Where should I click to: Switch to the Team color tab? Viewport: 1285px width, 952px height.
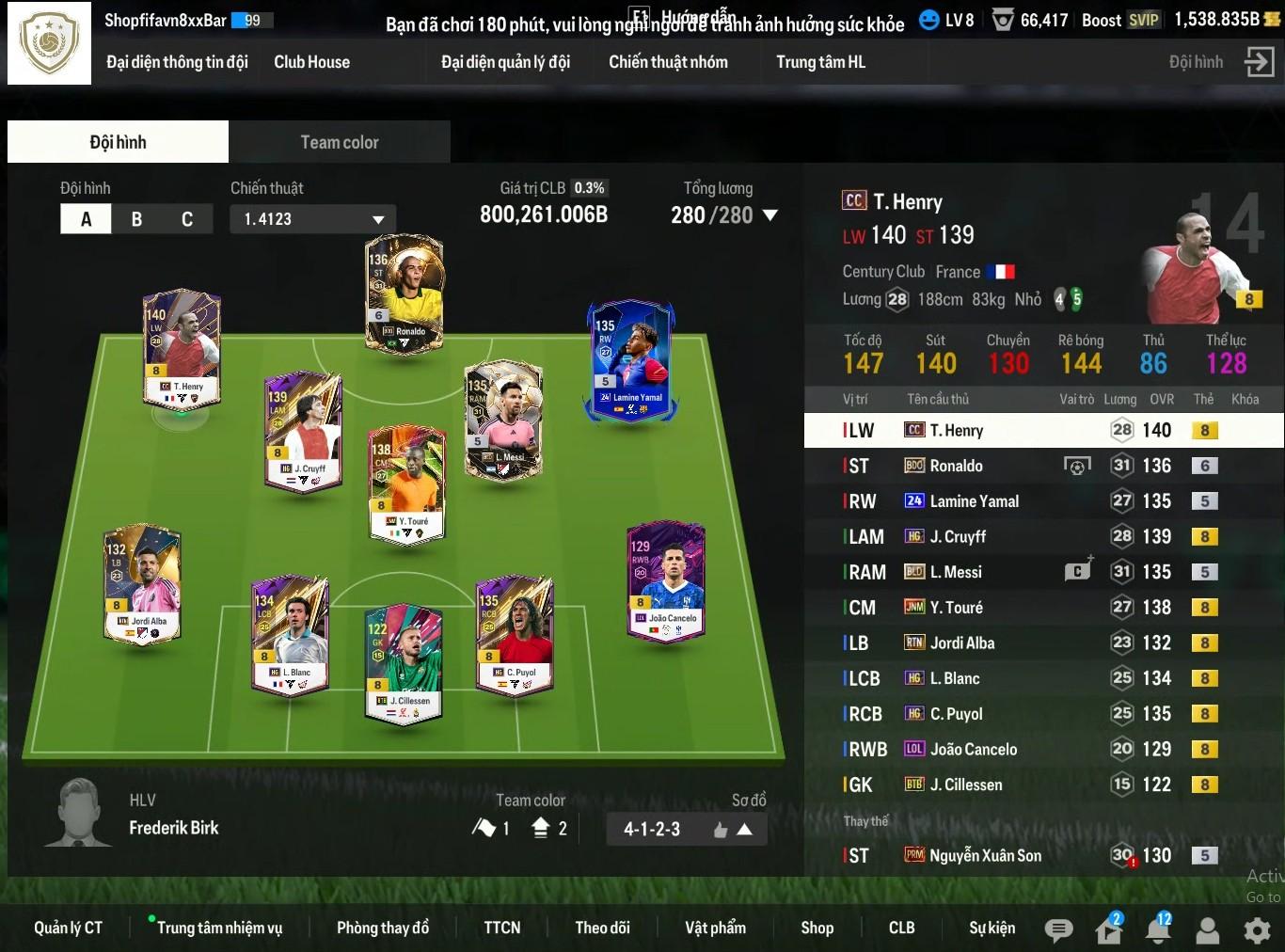[x=339, y=142]
